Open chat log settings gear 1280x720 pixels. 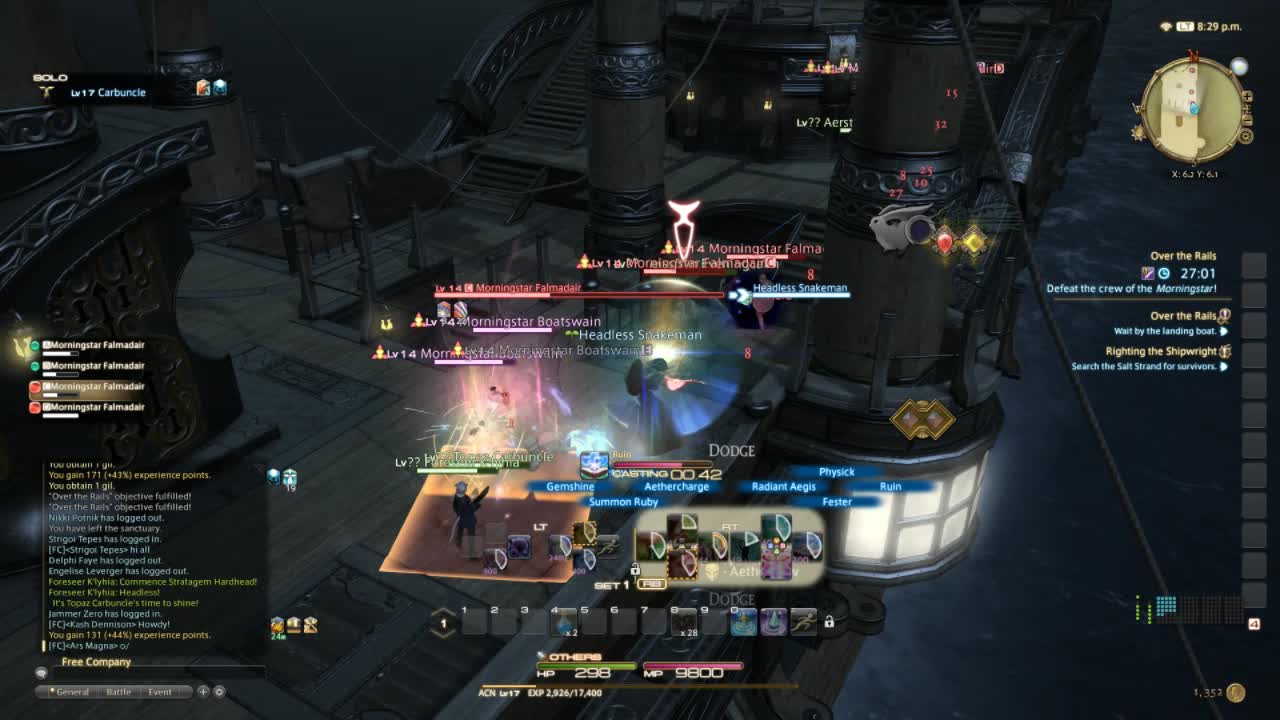coord(219,691)
